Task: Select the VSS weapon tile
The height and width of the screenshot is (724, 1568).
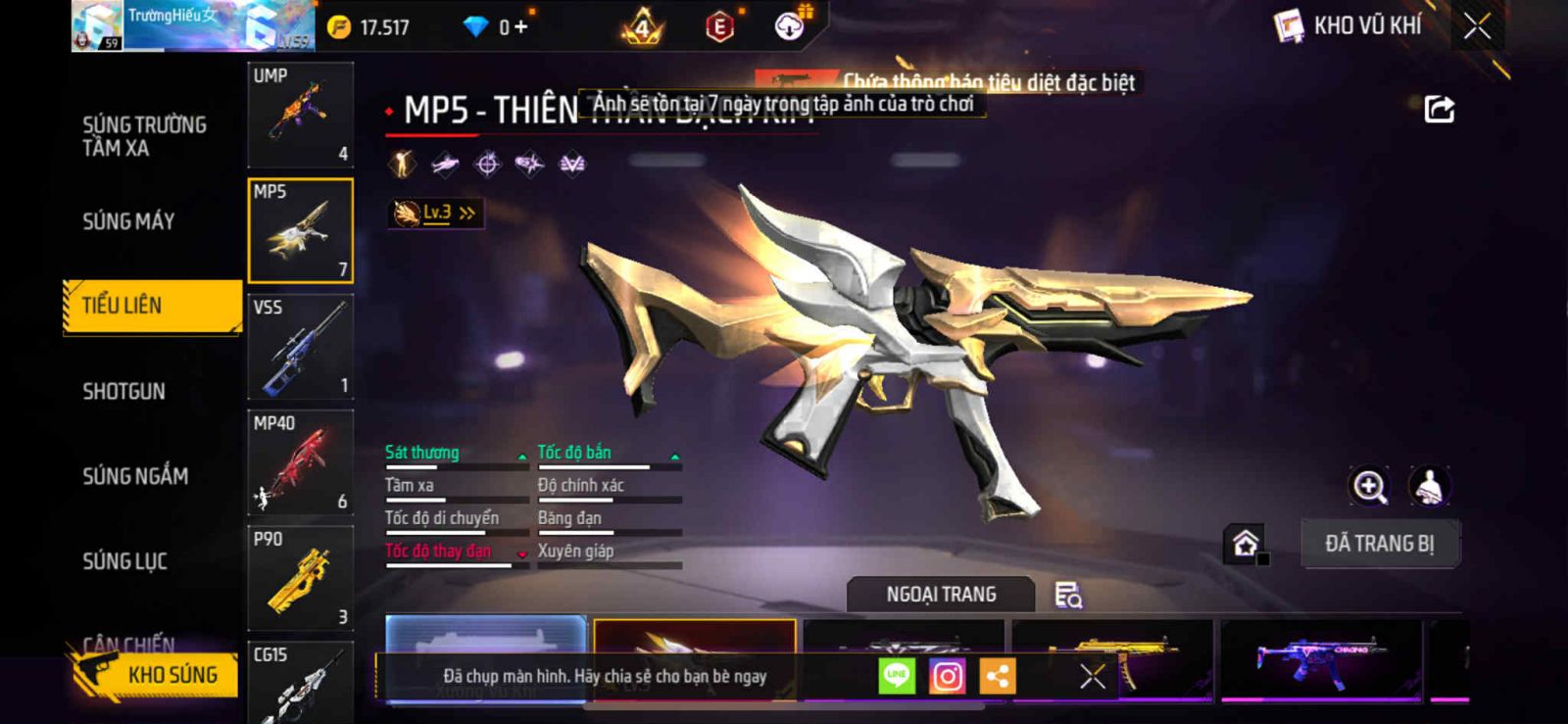Action: click(300, 347)
